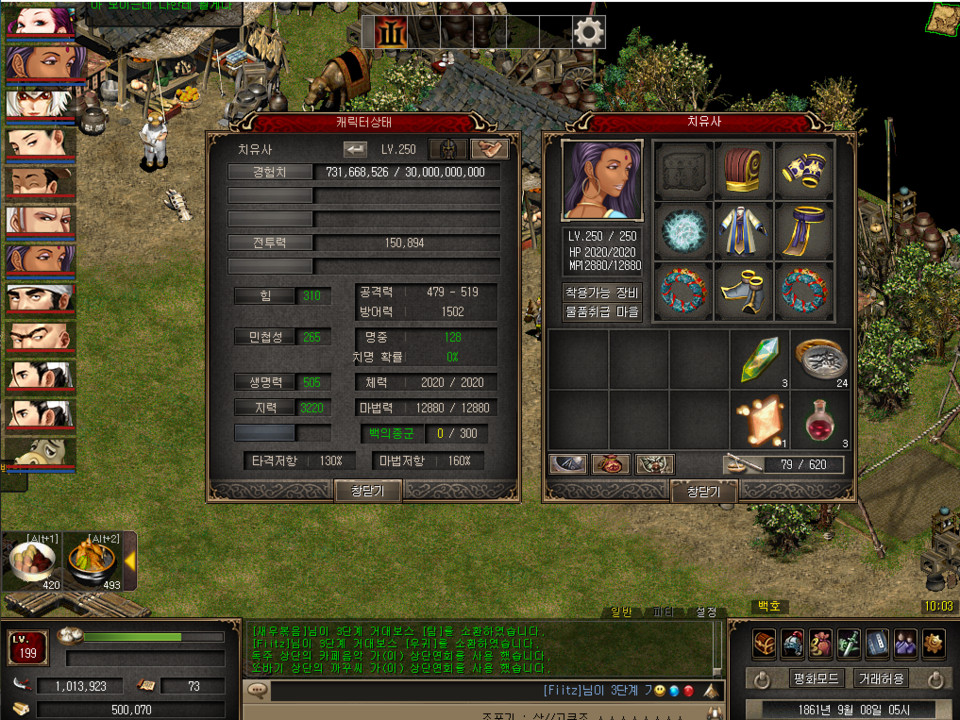Click the 착용가능 장비 button

point(602,293)
